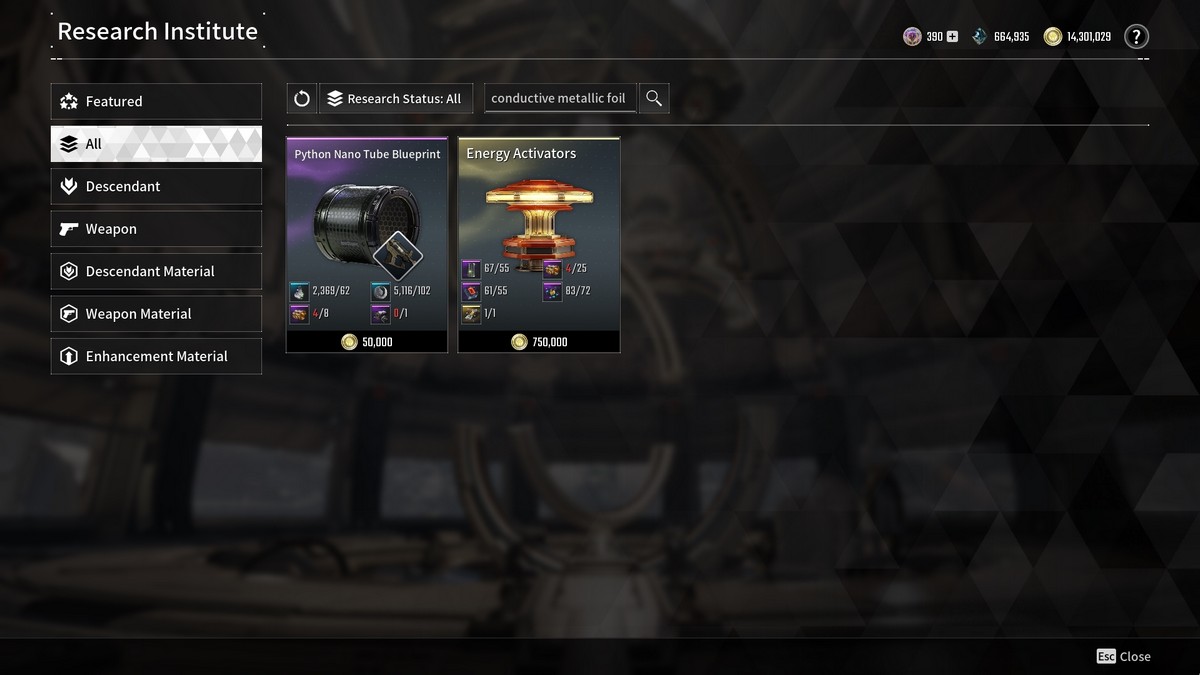
Task: Choose the Weapon Material category
Action: (x=156, y=314)
